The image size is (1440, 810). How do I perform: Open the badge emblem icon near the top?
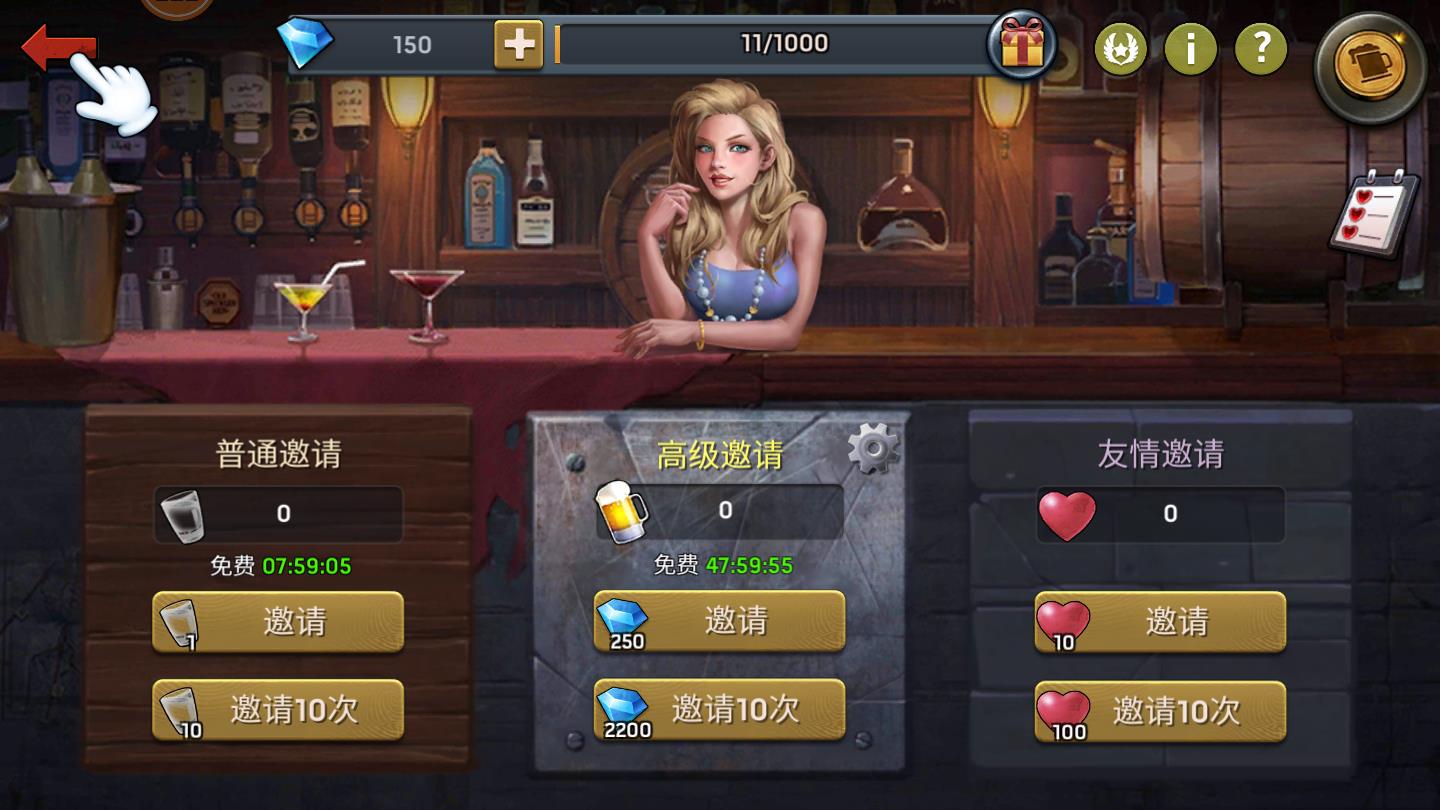1121,47
